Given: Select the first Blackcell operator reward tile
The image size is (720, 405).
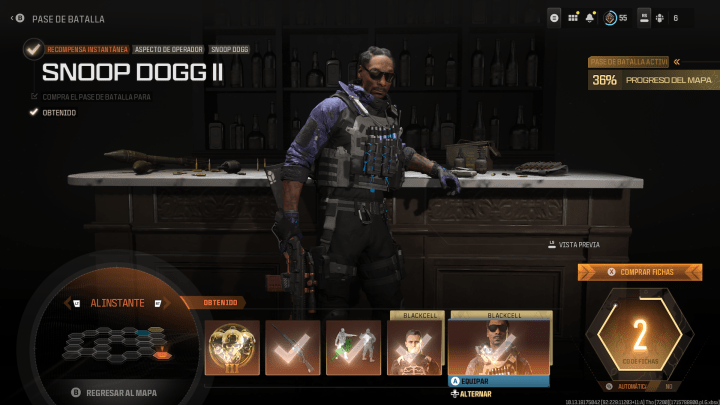Looking at the screenshot, I should 415,347.
